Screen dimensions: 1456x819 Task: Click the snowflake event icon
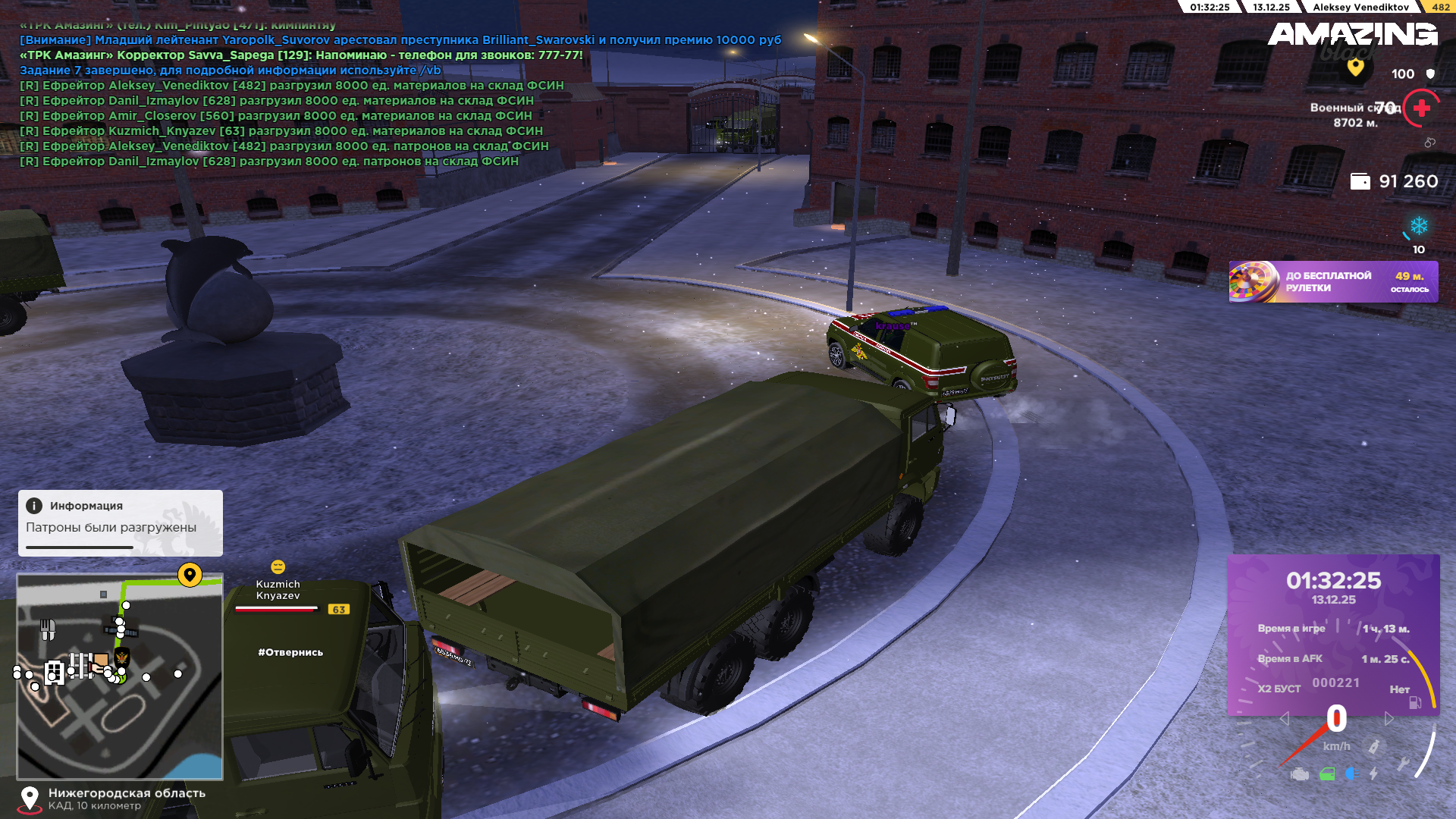pyautogui.click(x=1418, y=226)
